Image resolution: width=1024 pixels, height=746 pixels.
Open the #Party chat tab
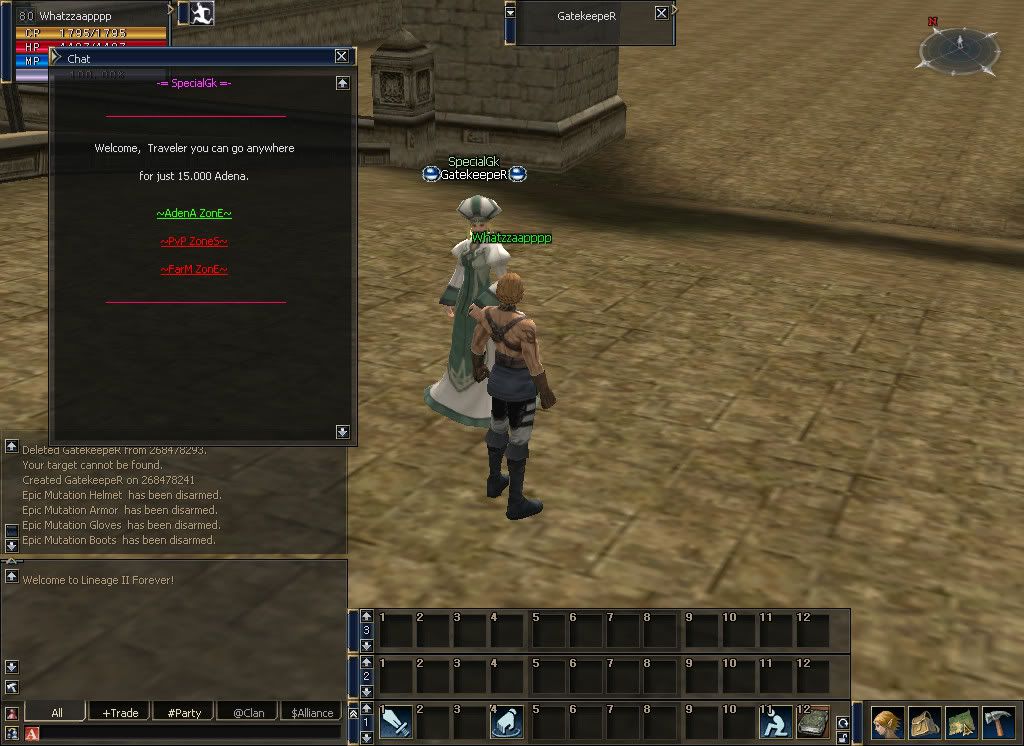click(x=184, y=712)
